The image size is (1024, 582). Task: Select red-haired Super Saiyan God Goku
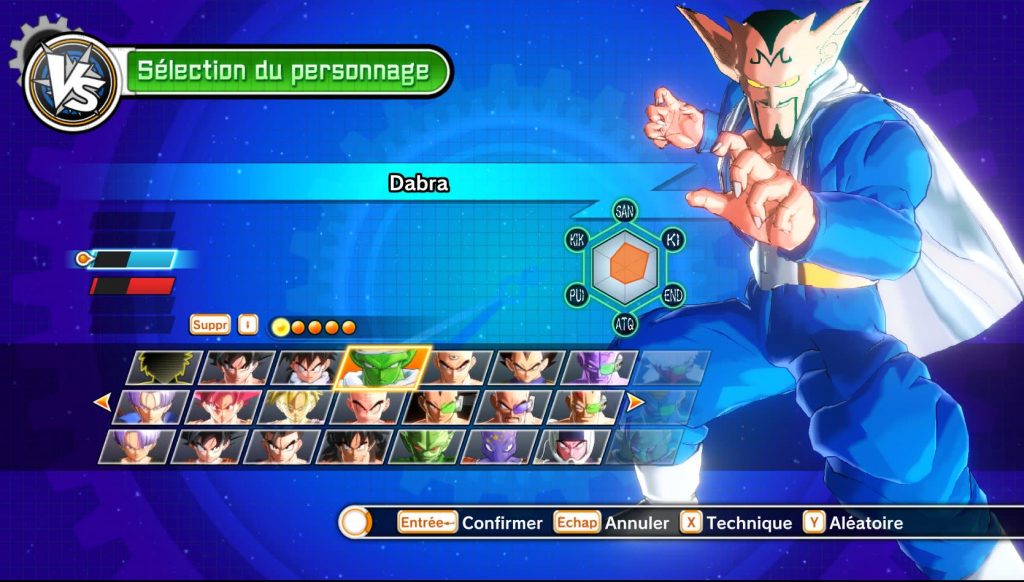click(223, 407)
